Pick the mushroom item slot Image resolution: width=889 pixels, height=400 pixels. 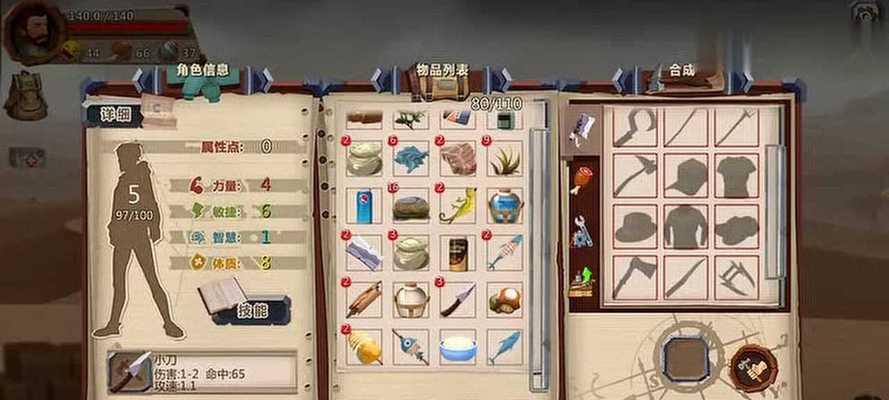tap(505, 298)
